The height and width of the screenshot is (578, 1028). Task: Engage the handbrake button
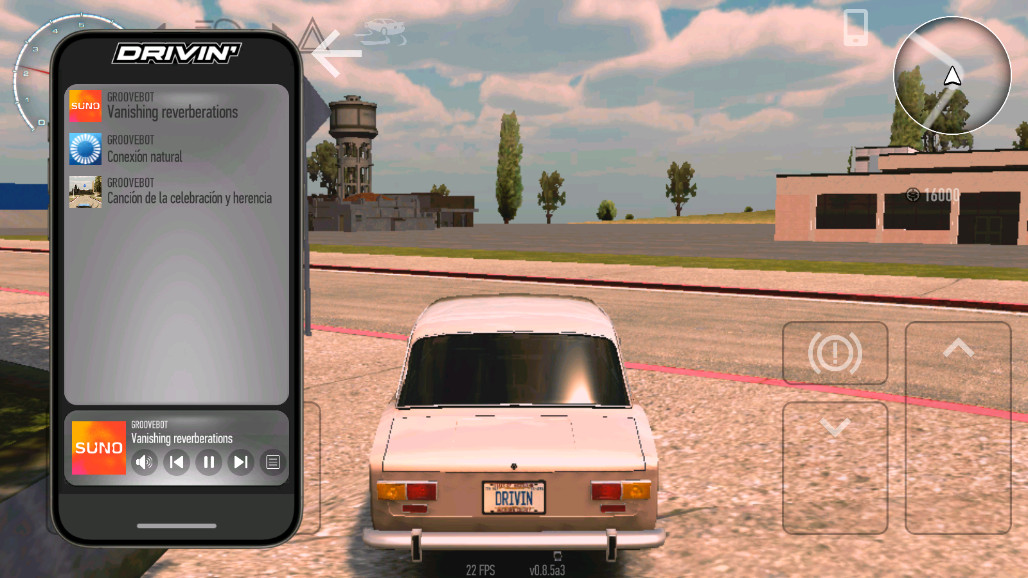(x=835, y=353)
